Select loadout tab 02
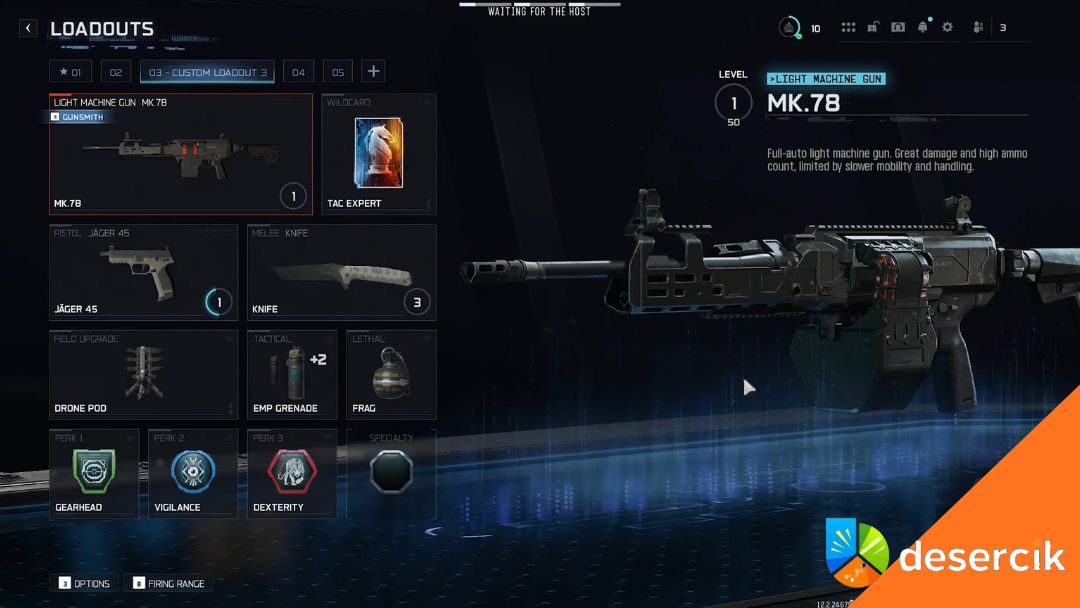Image resolution: width=1080 pixels, height=608 pixels. pyautogui.click(x=116, y=72)
